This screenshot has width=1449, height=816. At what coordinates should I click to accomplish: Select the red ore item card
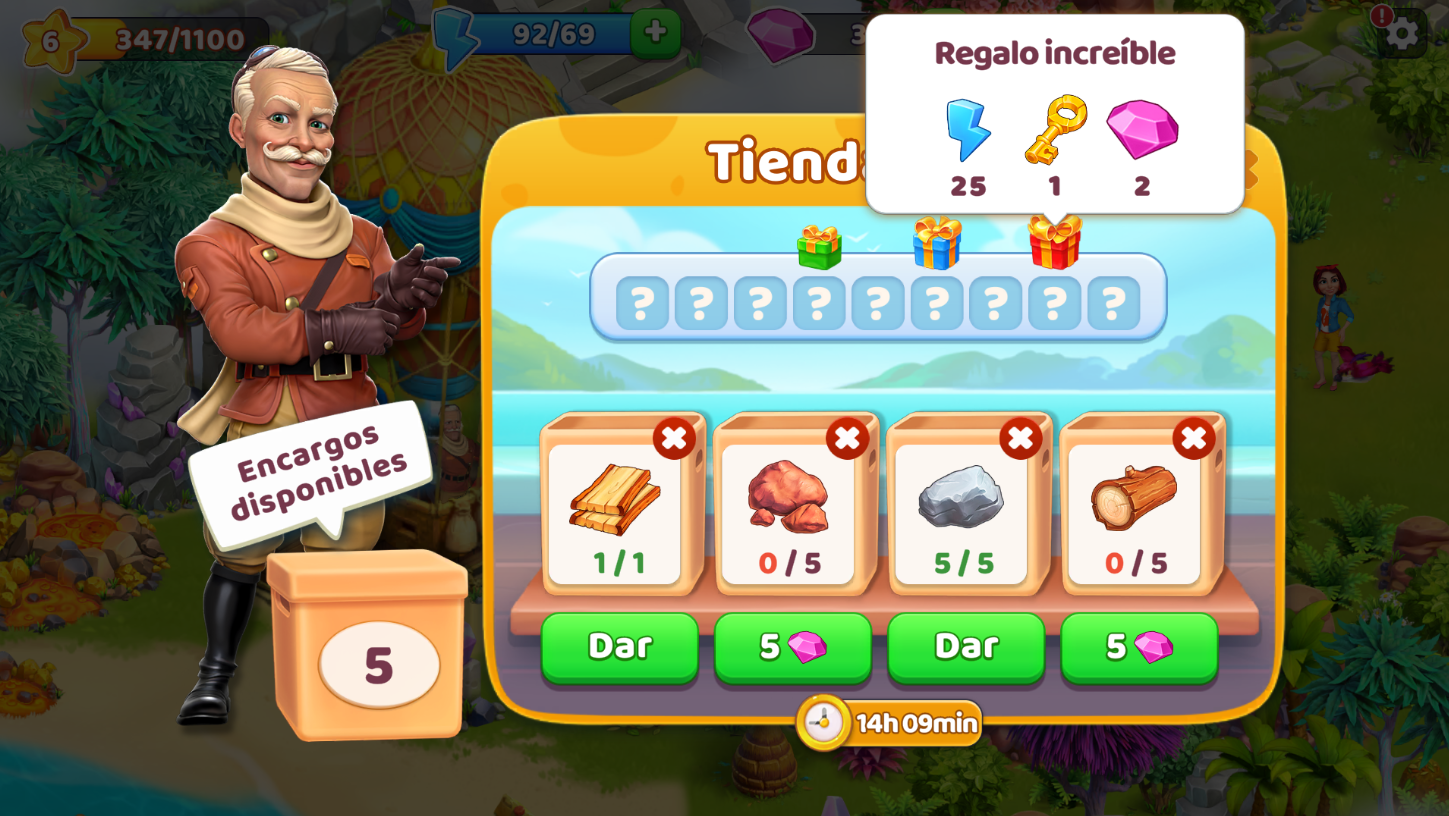pos(788,512)
